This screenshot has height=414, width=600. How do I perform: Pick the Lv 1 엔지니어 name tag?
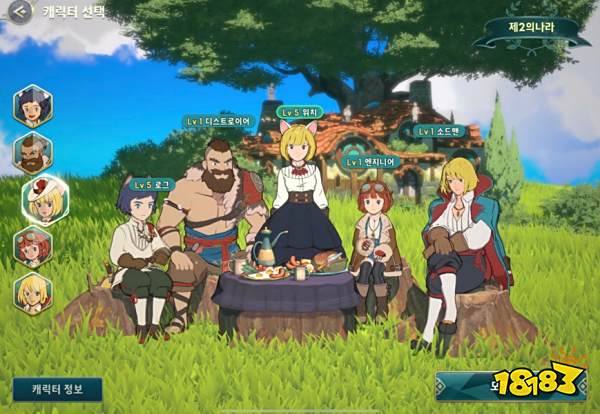tap(371, 161)
